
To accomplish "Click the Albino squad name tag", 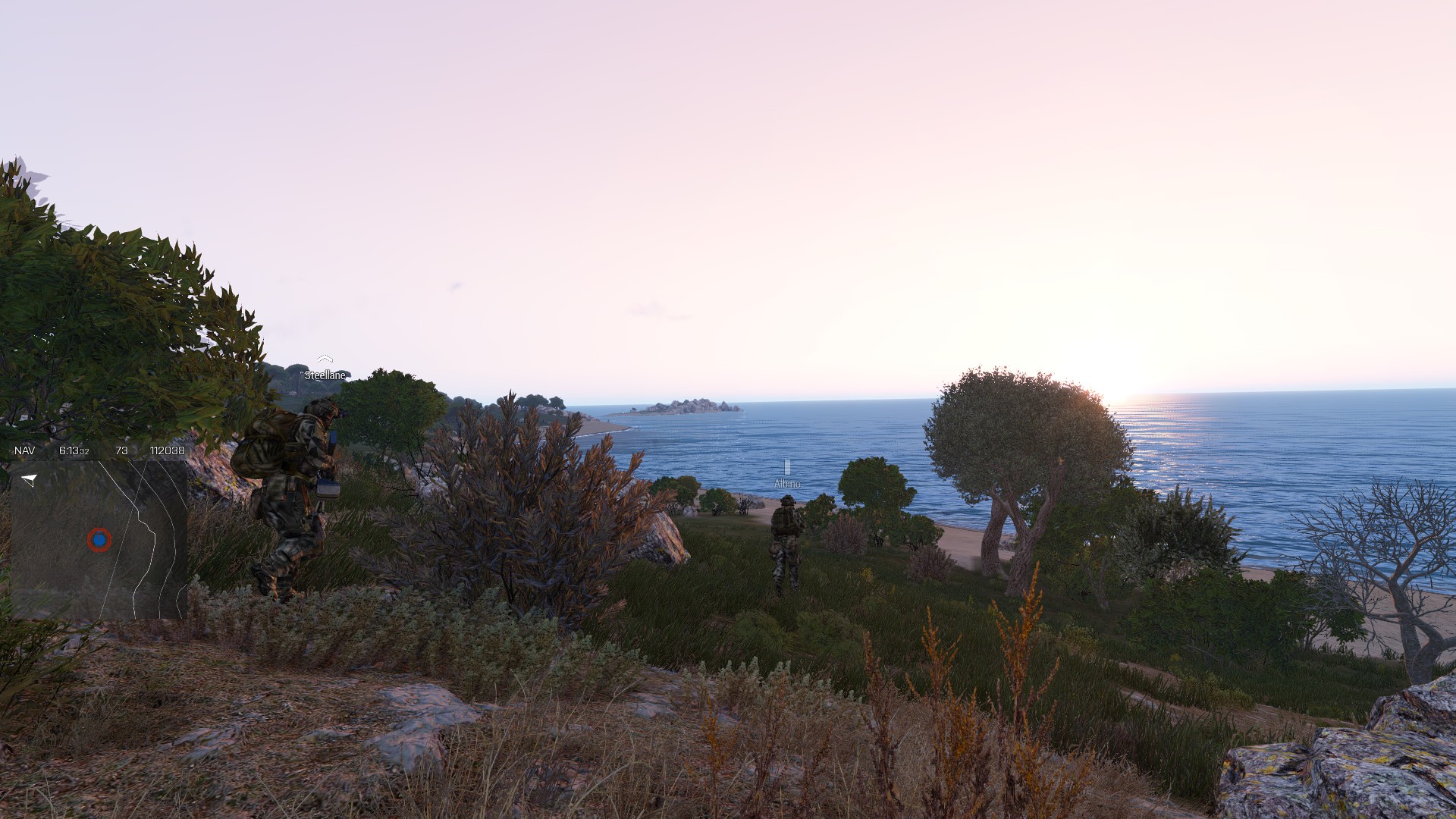I will pos(786,483).
